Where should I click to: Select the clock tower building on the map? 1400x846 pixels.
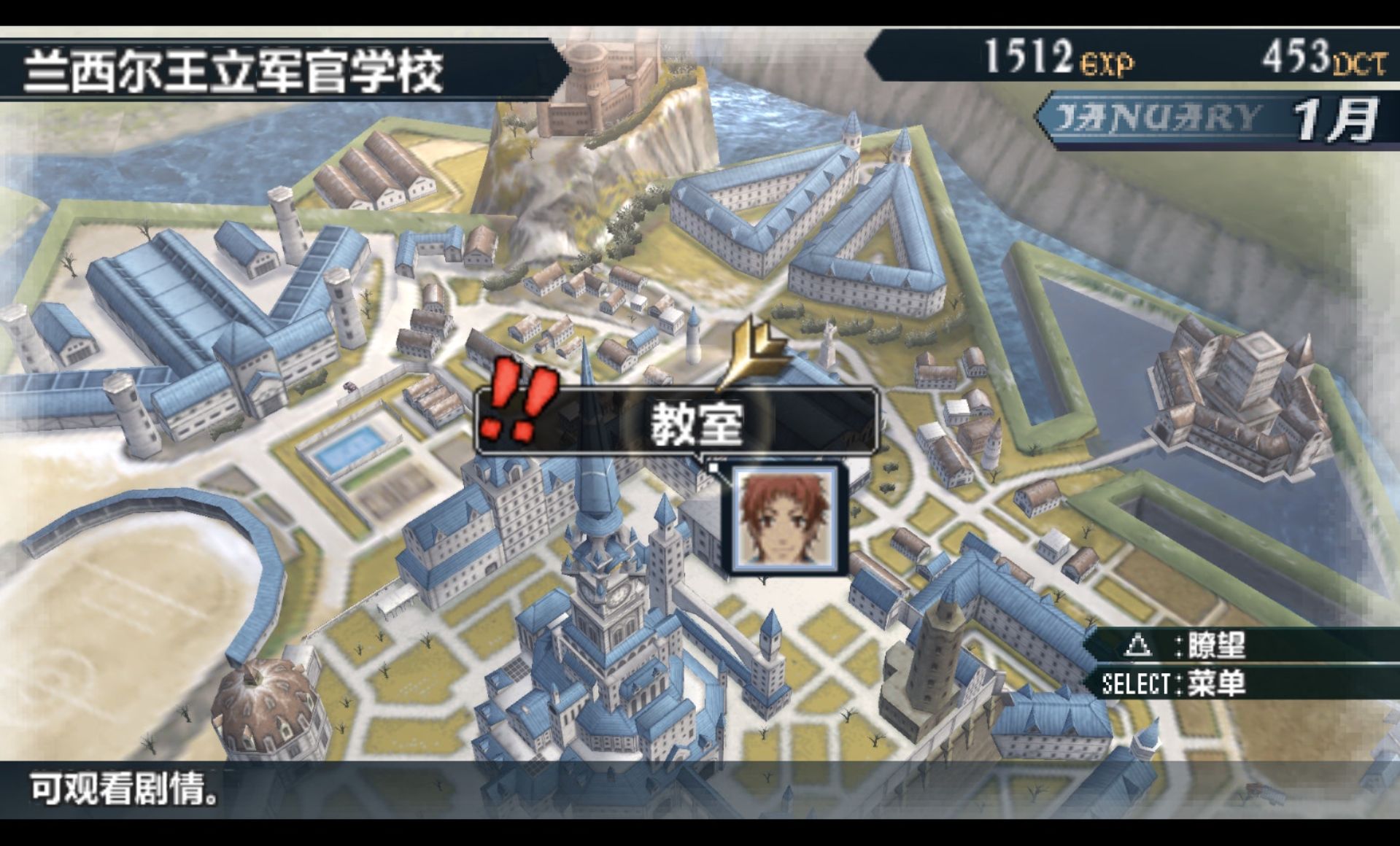[616, 605]
